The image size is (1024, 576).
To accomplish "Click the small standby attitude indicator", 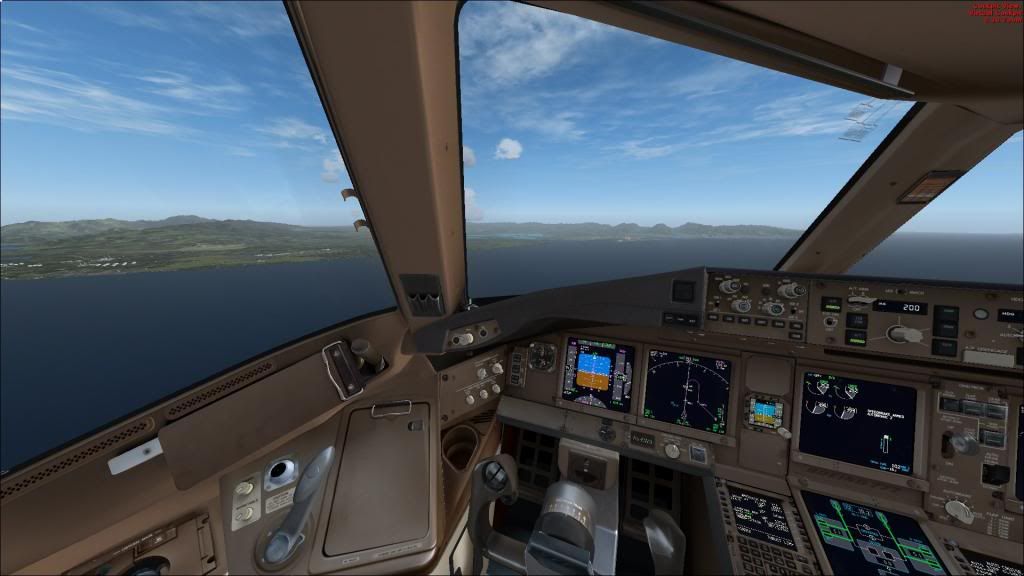I will pos(765,412).
